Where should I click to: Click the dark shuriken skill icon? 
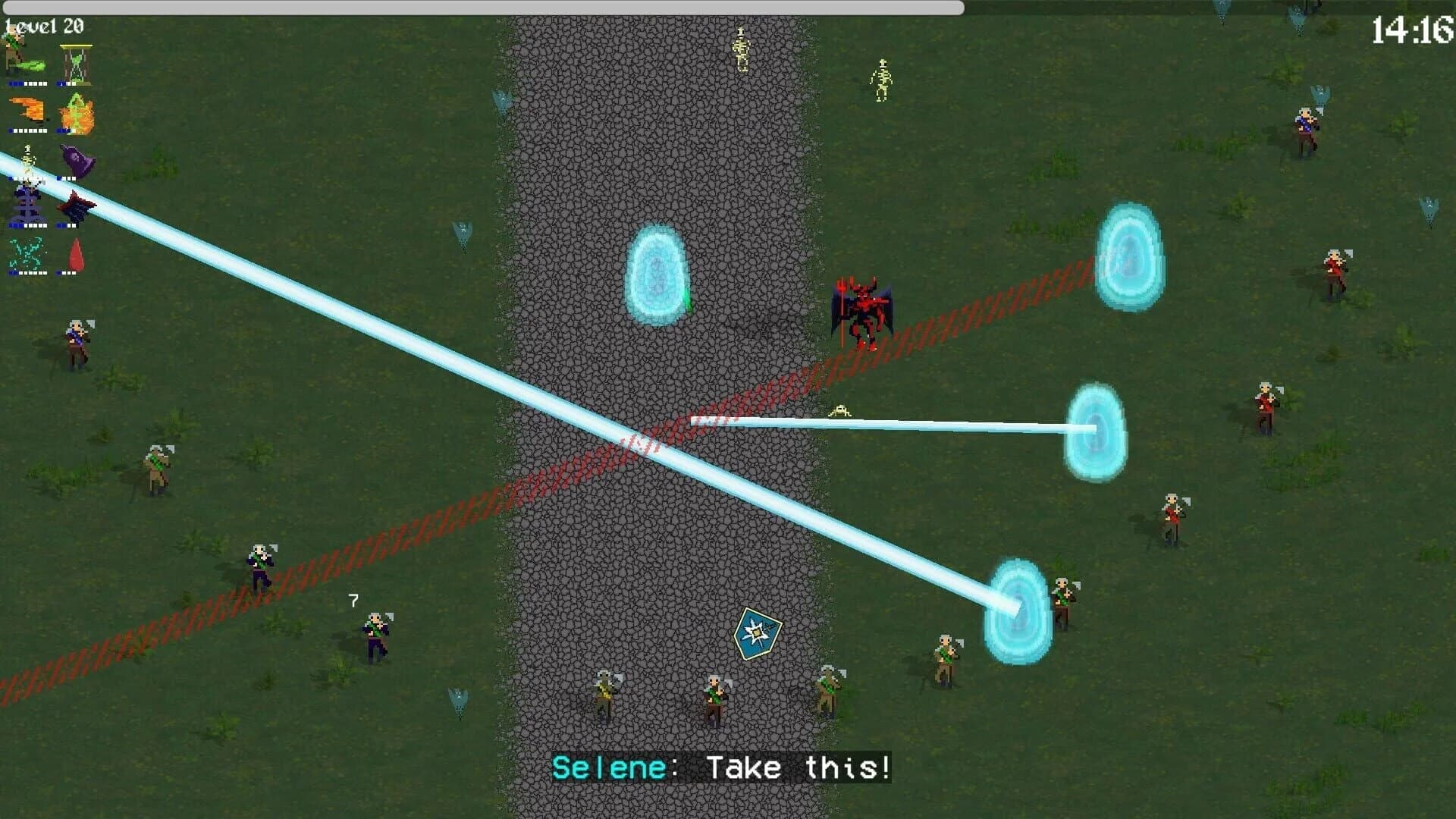pyautogui.click(x=74, y=205)
